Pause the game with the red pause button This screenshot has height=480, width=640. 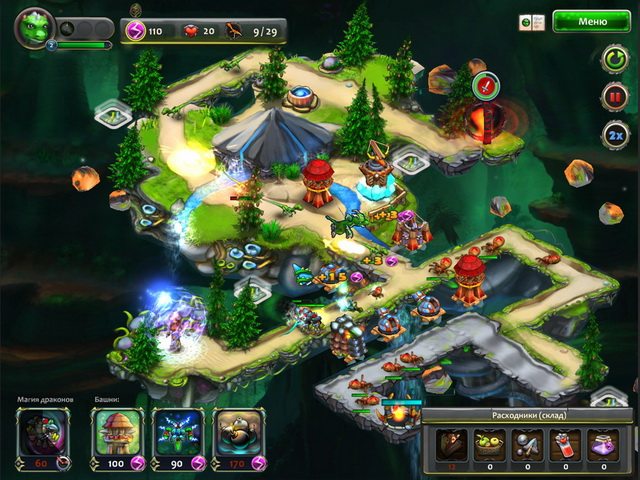(613, 97)
